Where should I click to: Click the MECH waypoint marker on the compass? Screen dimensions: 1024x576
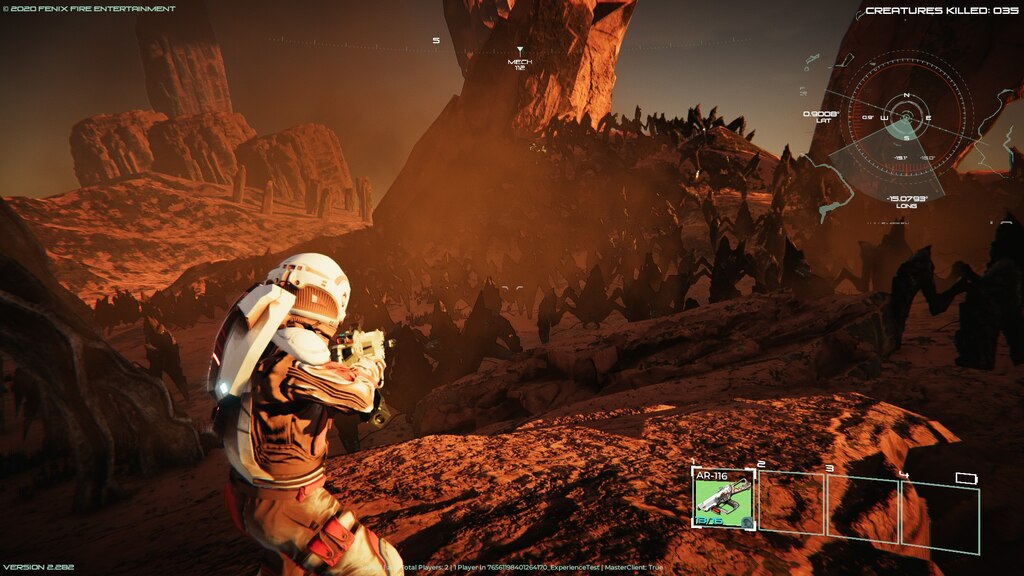coord(520,58)
